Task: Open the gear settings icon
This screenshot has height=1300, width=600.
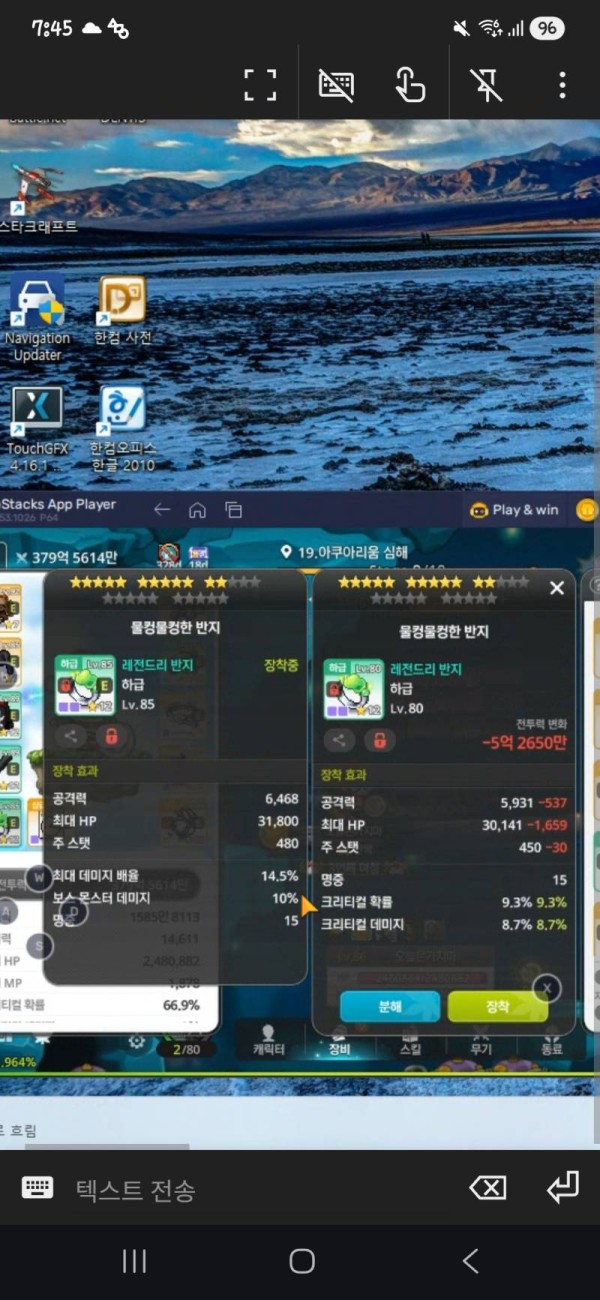Action: click(137, 1041)
